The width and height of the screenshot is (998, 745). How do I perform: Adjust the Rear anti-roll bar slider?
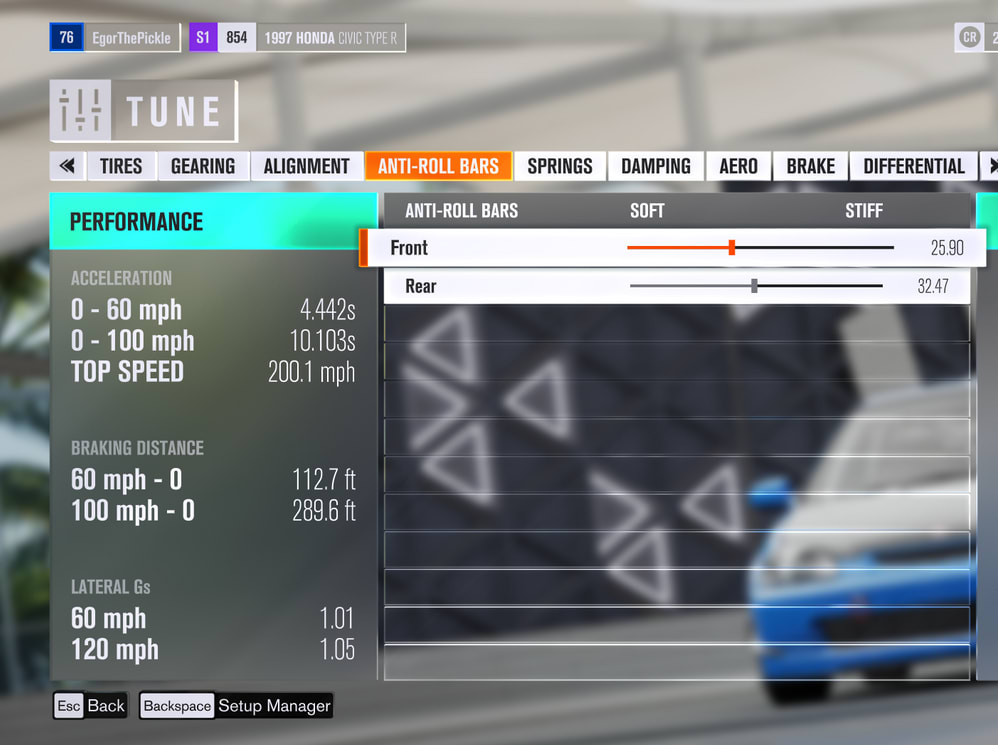click(x=754, y=286)
